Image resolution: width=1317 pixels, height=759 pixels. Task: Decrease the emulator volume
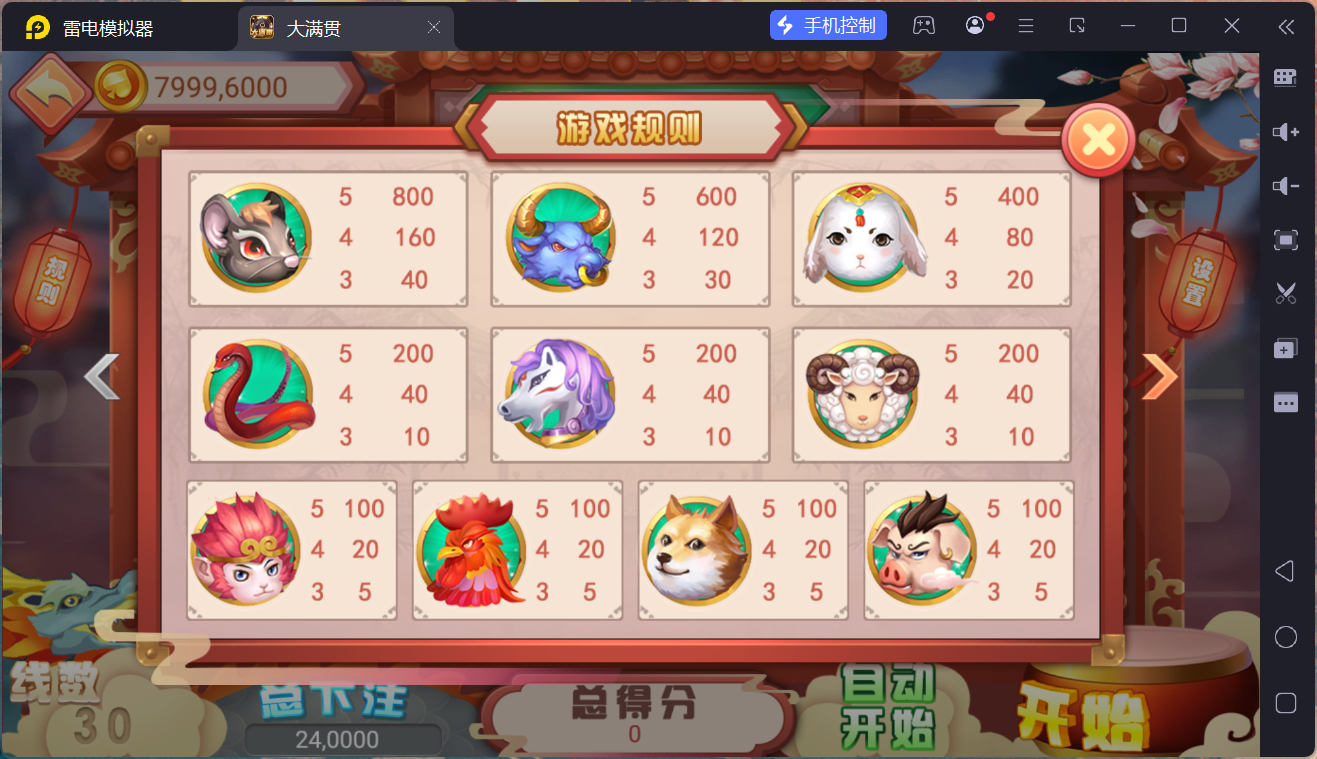coord(1285,185)
